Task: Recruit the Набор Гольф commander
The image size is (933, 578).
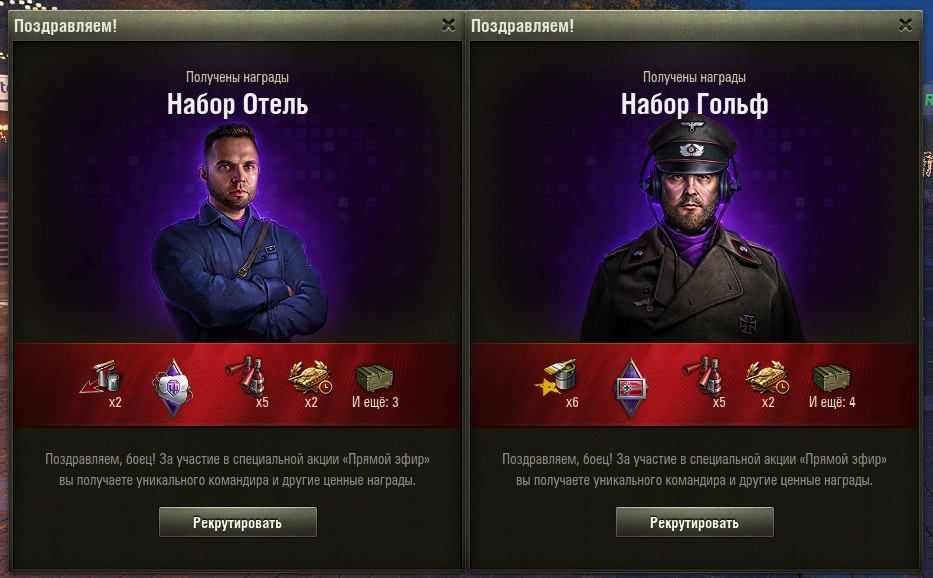Action: pyautogui.click(x=694, y=522)
